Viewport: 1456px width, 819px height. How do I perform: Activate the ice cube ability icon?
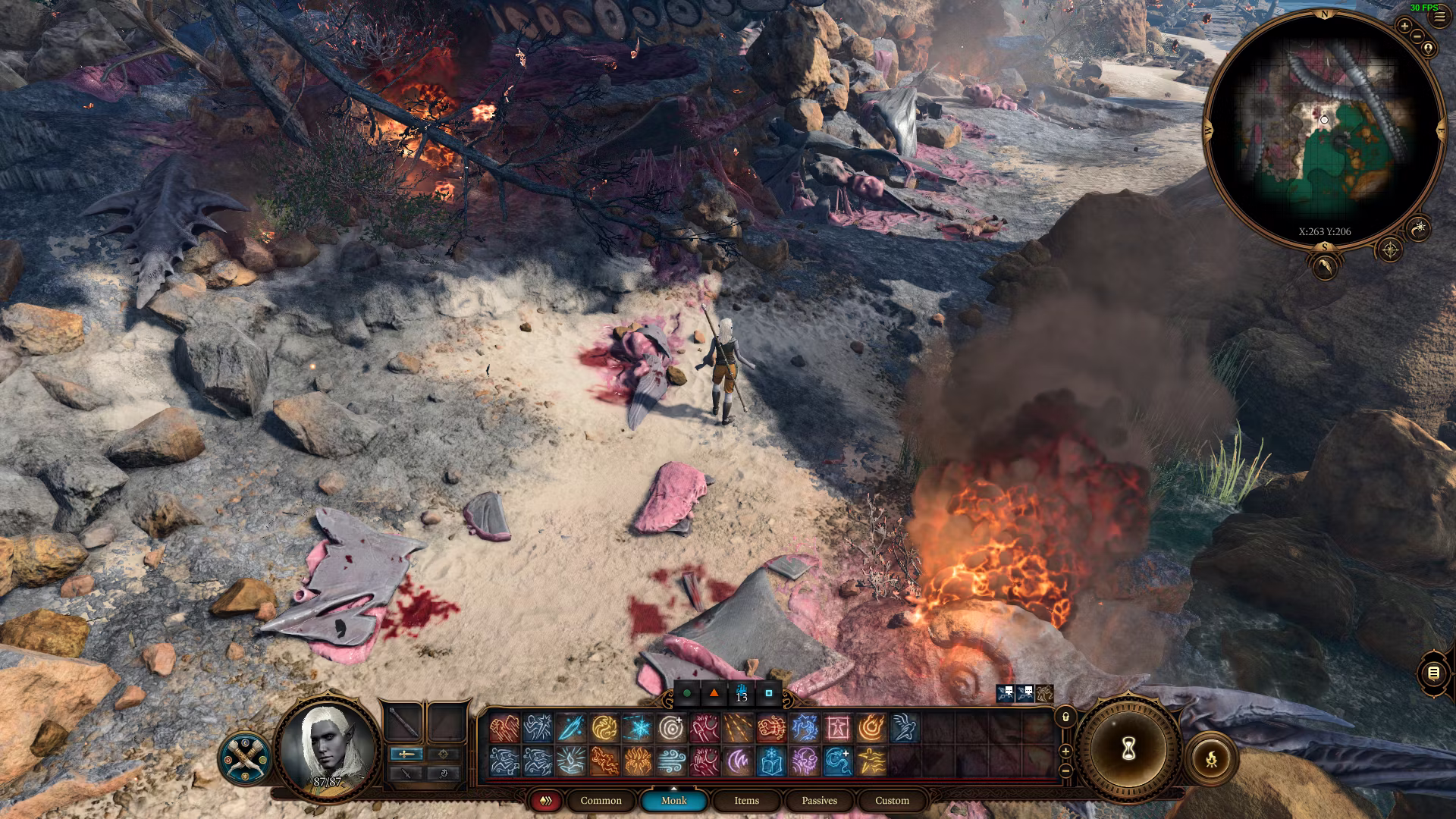[771, 761]
